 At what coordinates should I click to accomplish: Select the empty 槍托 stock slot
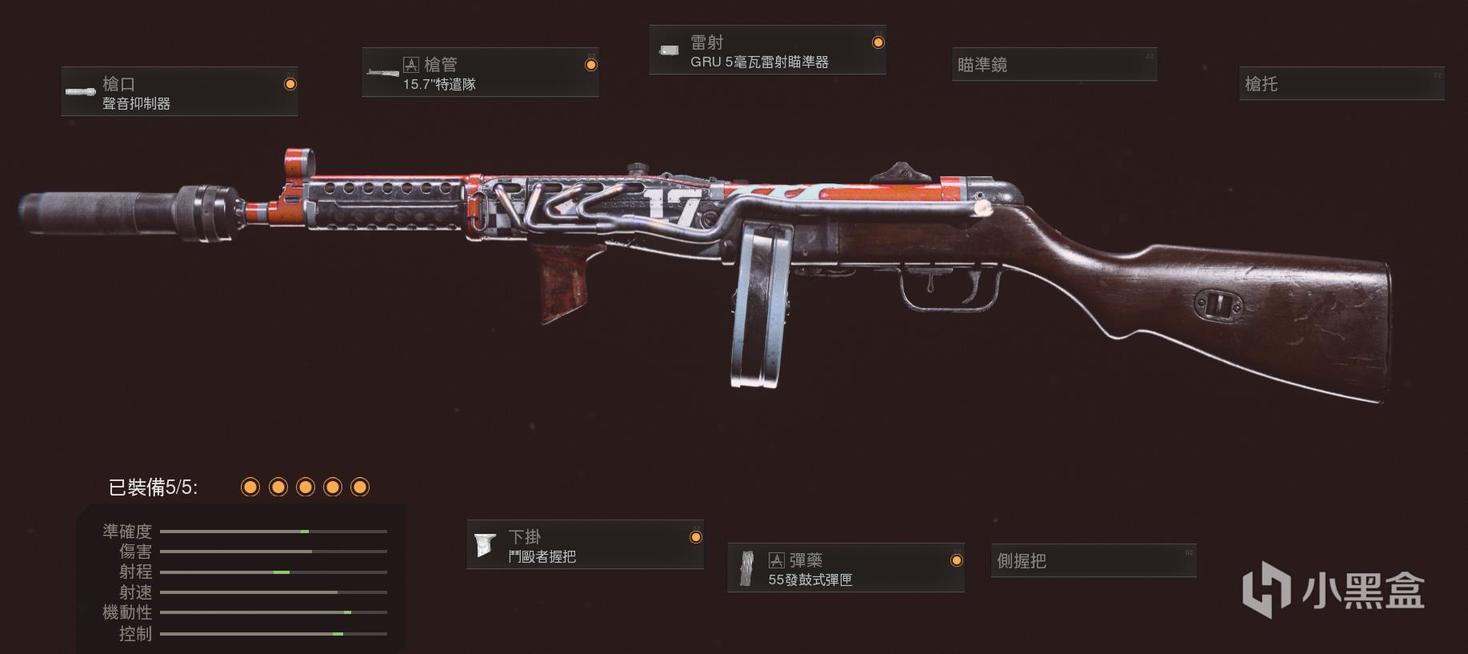(1341, 84)
